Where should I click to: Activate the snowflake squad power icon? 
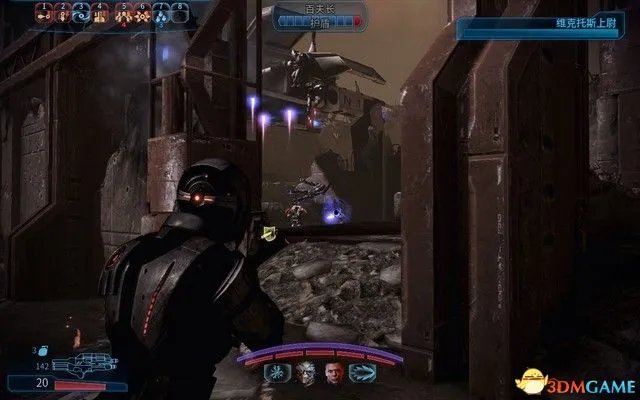pyautogui.click(x=274, y=375)
